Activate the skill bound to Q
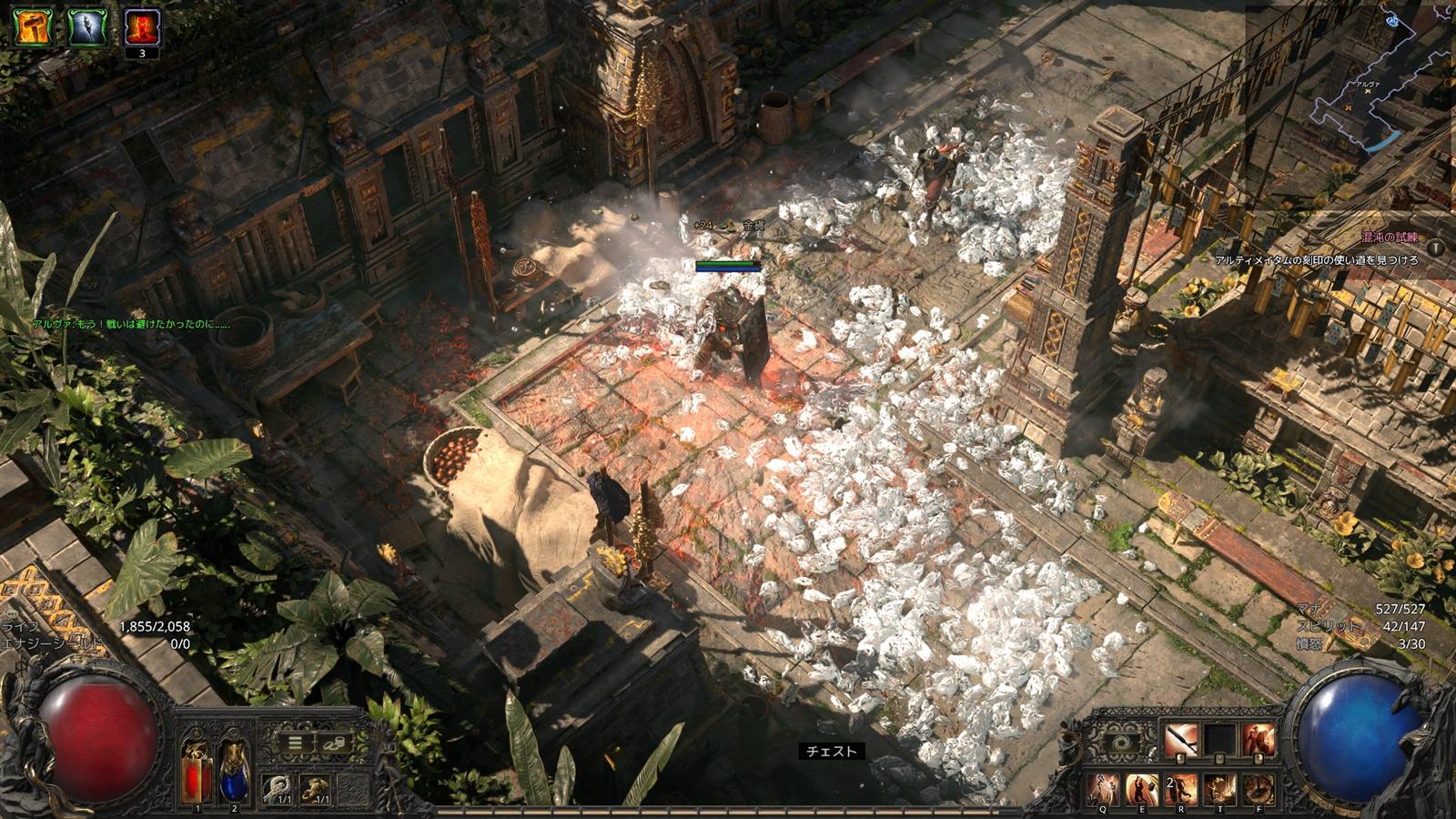This screenshot has width=1456, height=819. [x=1105, y=790]
